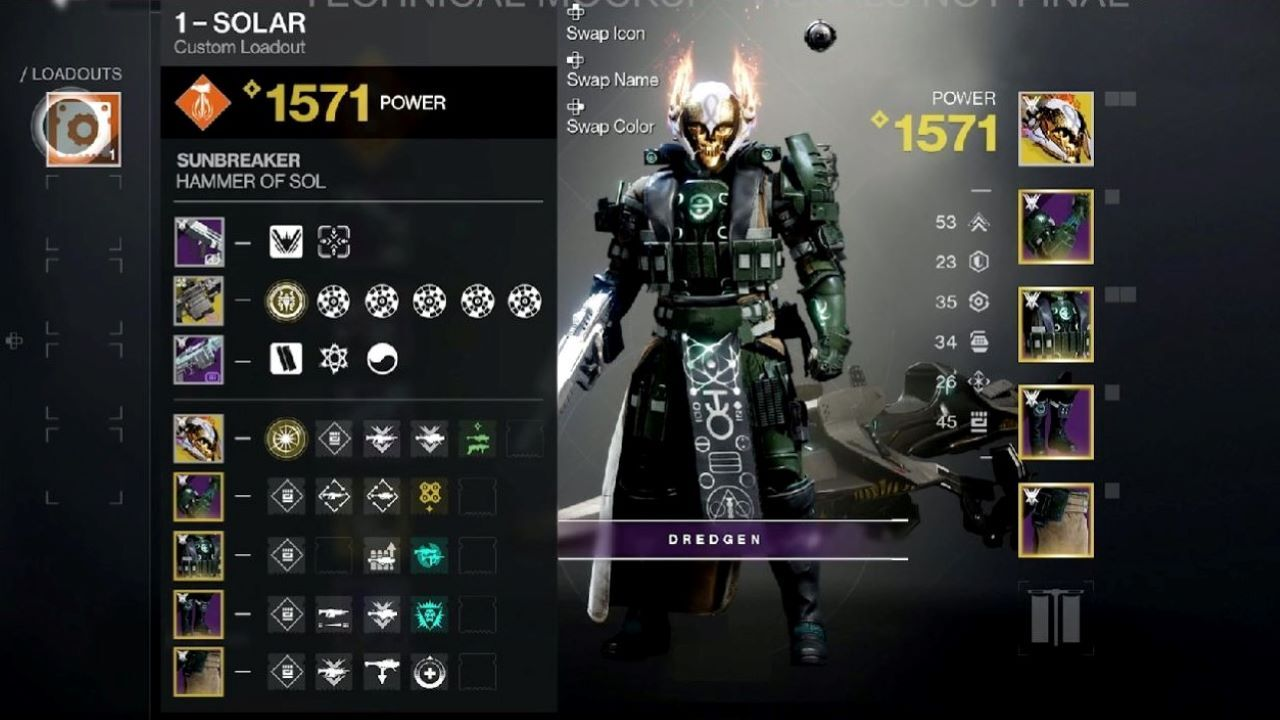
Task: Open the Sunbreaker subclass diamond icon
Action: [x=203, y=102]
